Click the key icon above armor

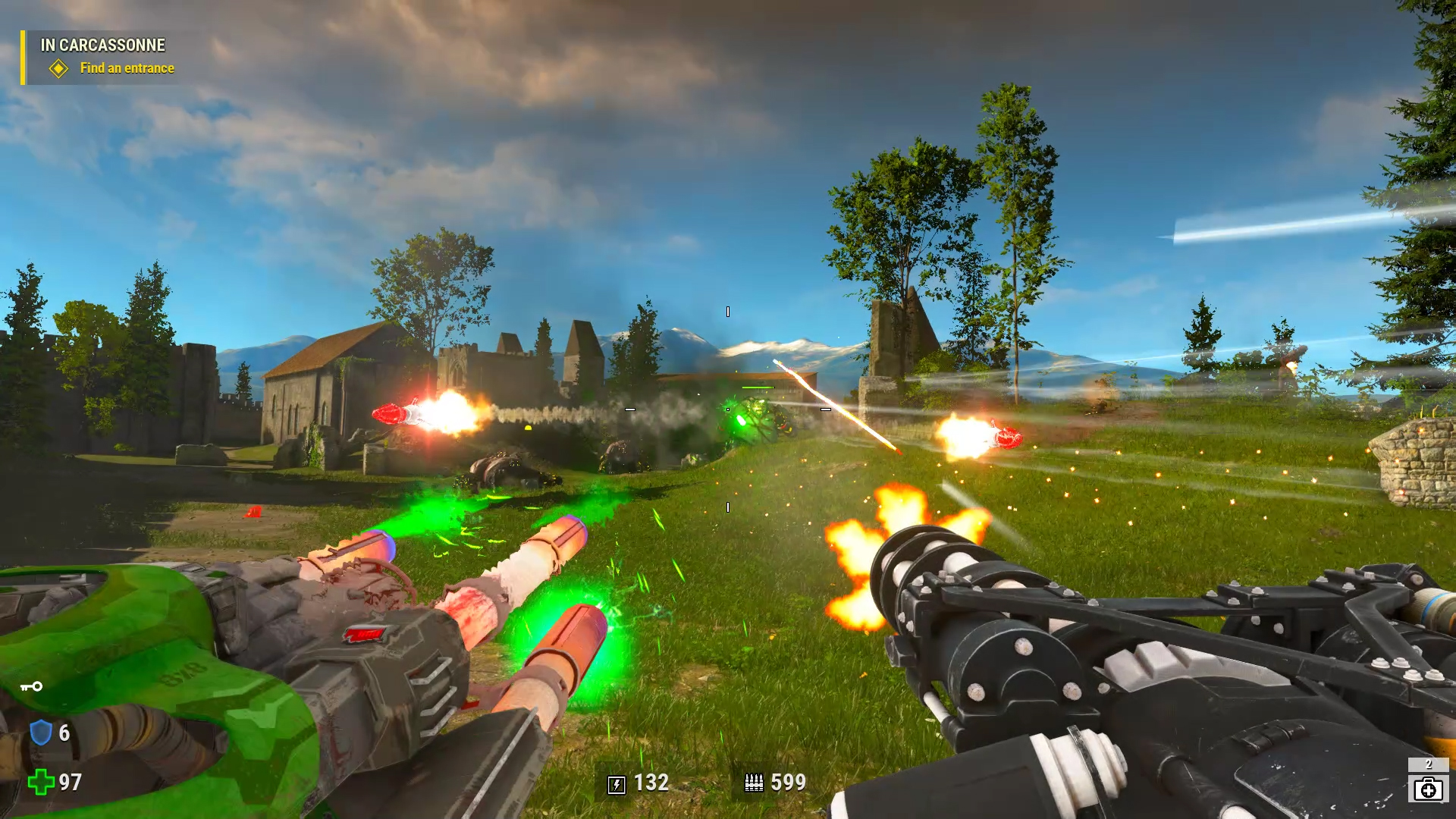coord(31,687)
